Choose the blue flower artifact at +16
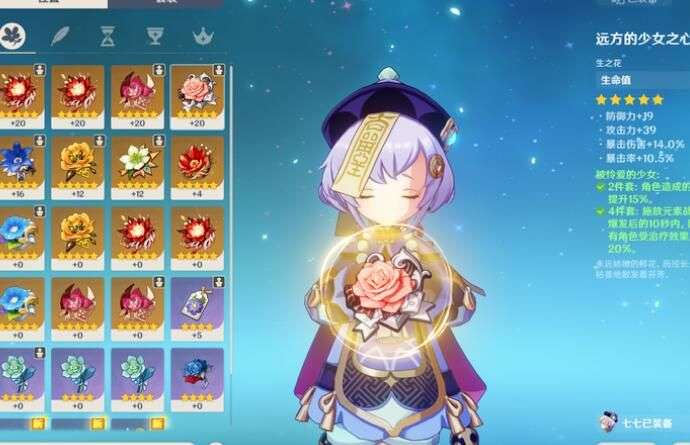This screenshot has width=690, height=445. coord(18,163)
